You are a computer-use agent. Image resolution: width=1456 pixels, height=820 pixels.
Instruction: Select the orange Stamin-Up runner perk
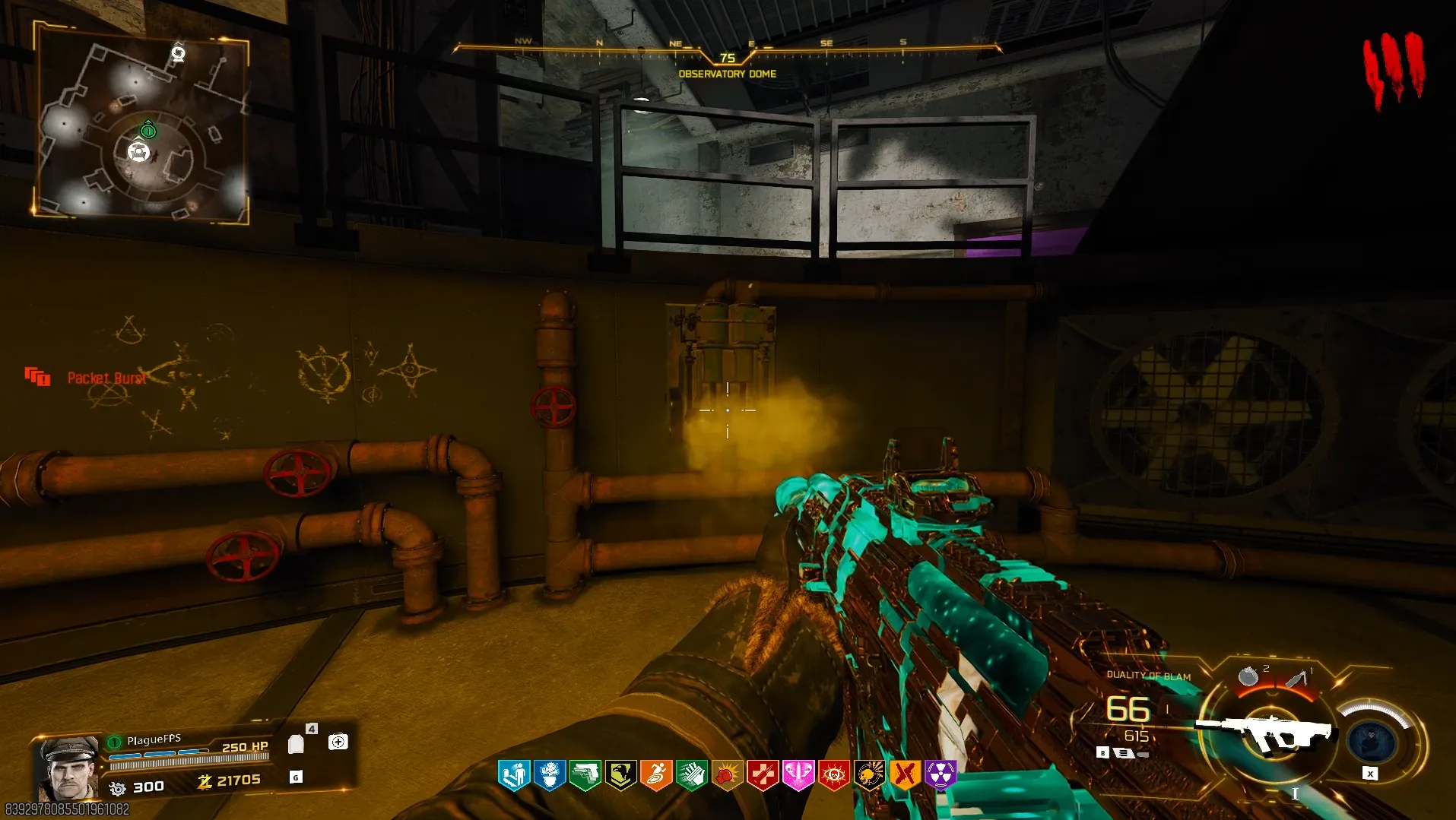tap(656, 775)
